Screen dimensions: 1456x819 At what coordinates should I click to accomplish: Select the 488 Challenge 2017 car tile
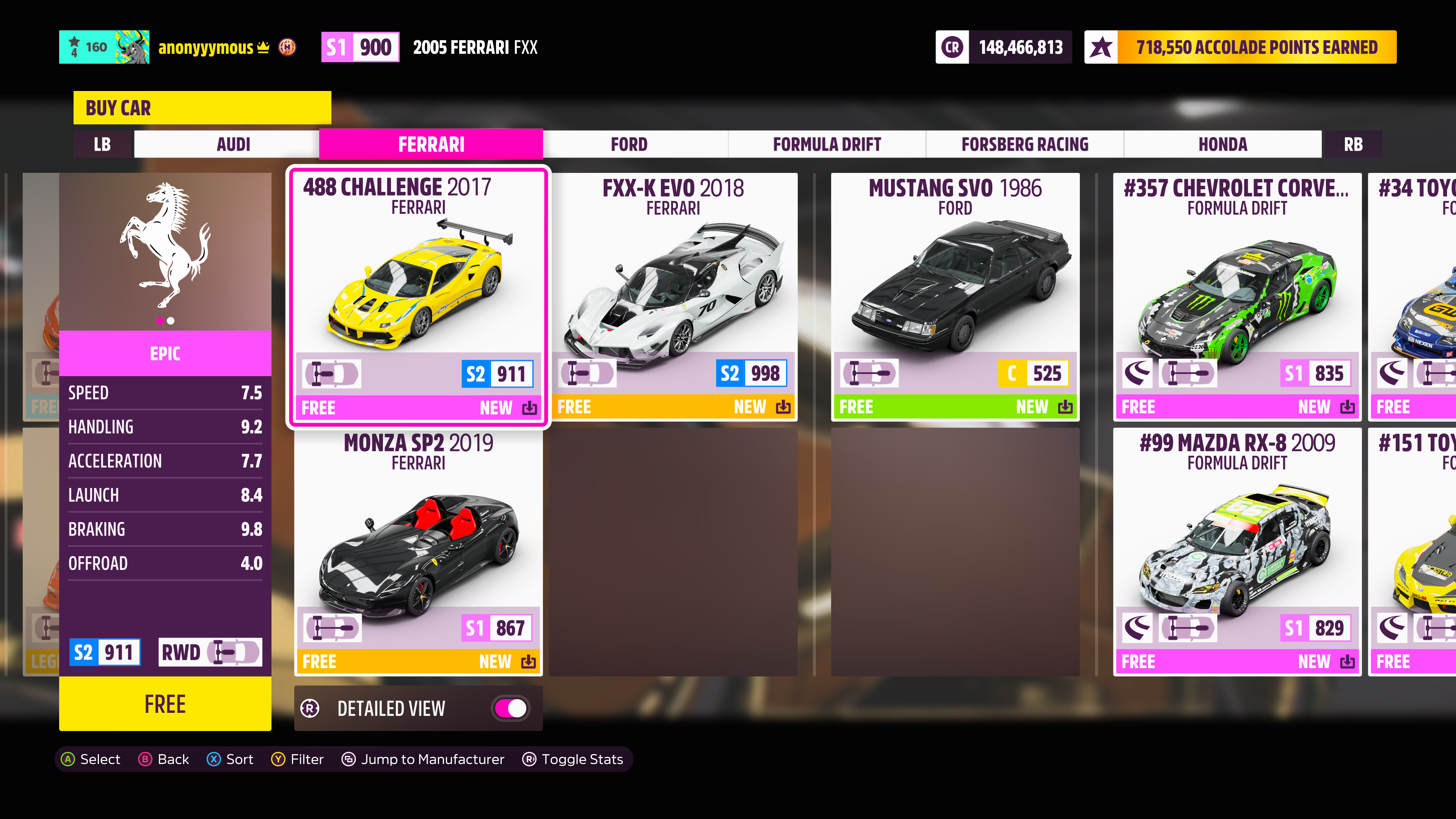click(x=418, y=296)
